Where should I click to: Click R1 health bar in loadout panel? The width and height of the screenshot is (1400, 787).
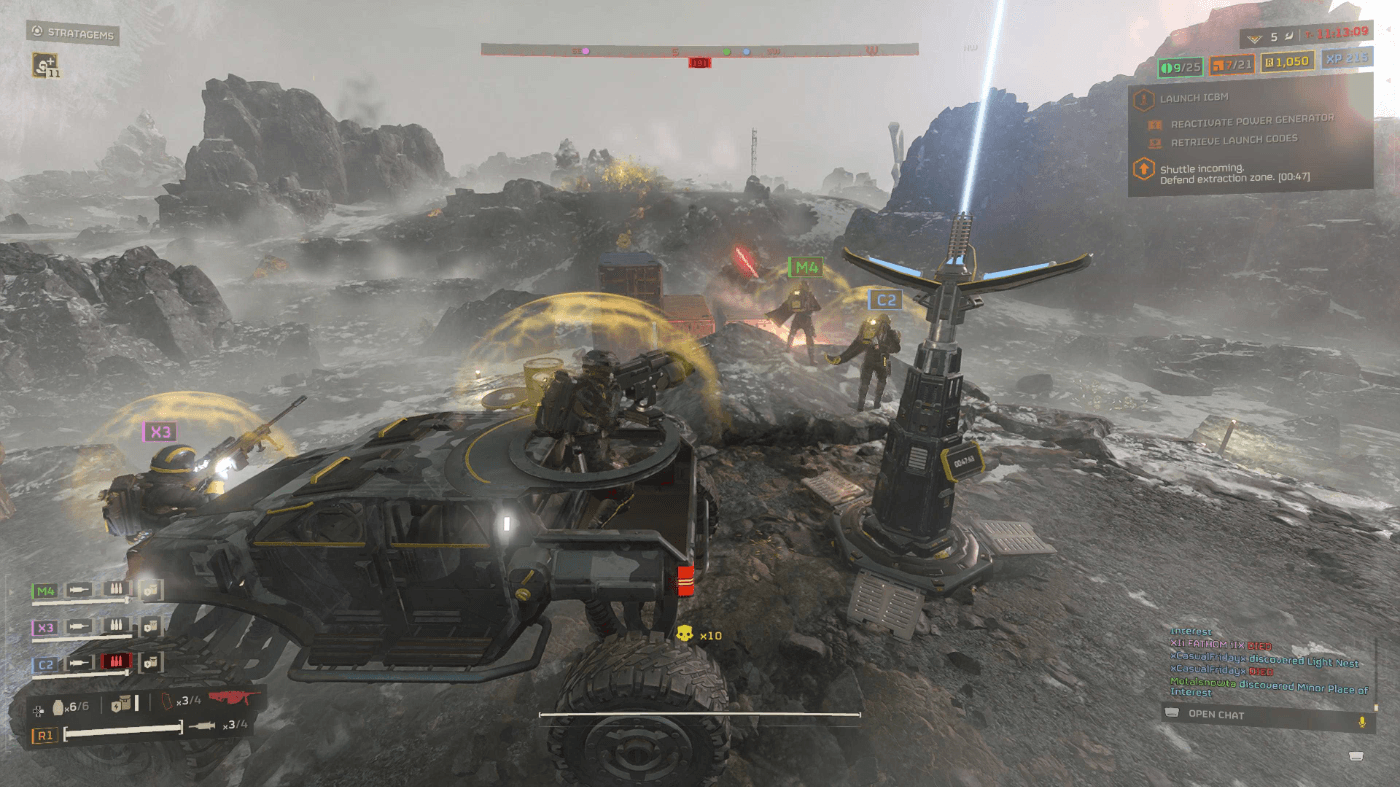tap(121, 730)
